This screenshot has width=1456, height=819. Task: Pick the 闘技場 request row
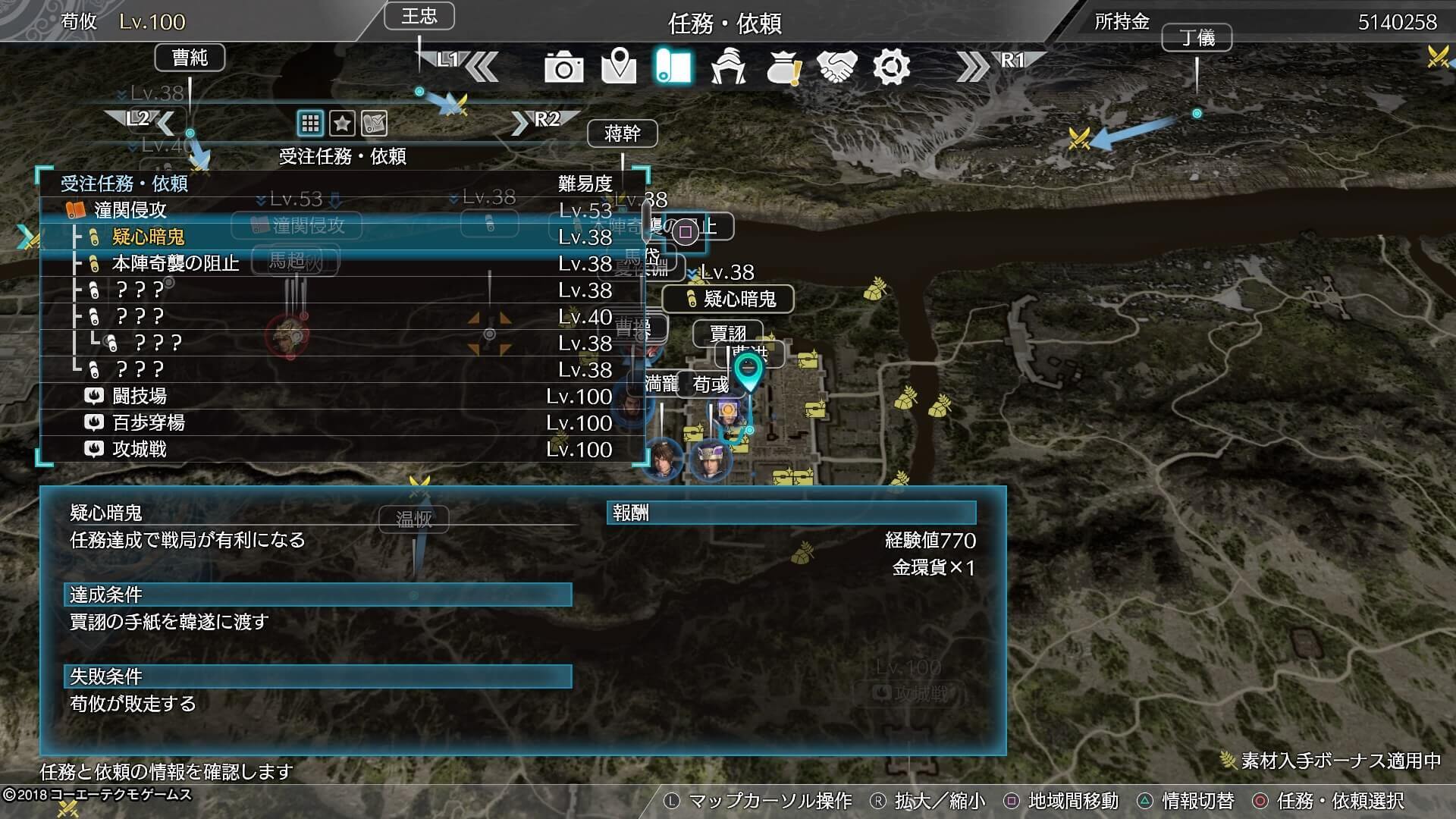341,396
